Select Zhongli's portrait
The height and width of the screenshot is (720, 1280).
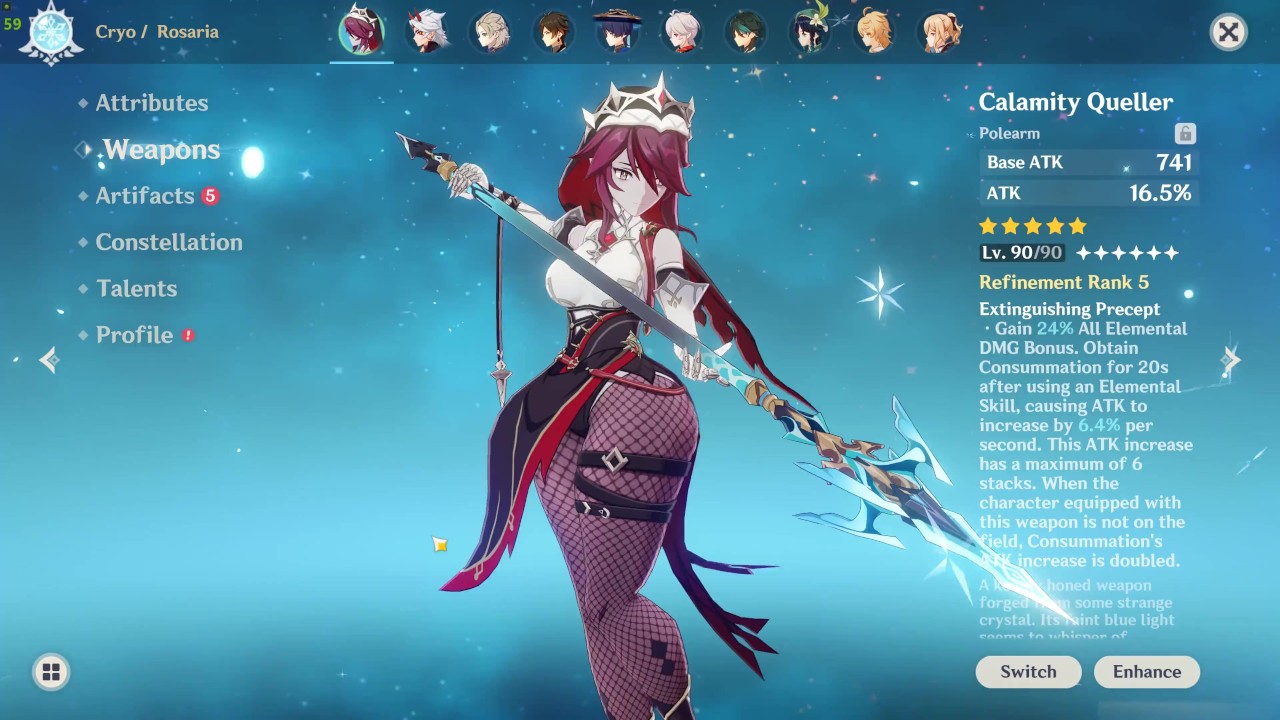click(x=554, y=31)
